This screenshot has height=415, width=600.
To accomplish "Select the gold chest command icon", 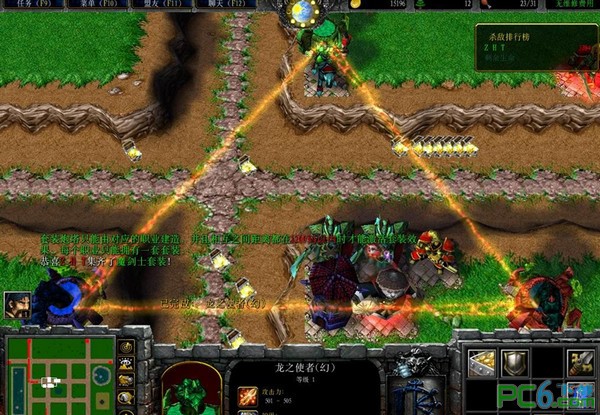I will click(x=481, y=363).
